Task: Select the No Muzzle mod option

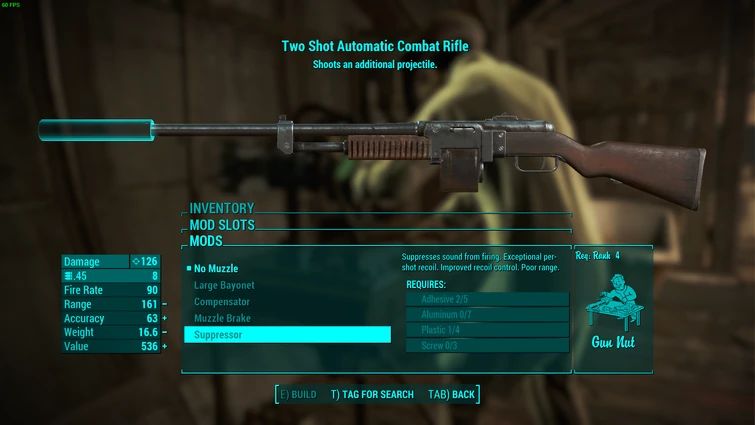Action: pyautogui.click(x=216, y=269)
